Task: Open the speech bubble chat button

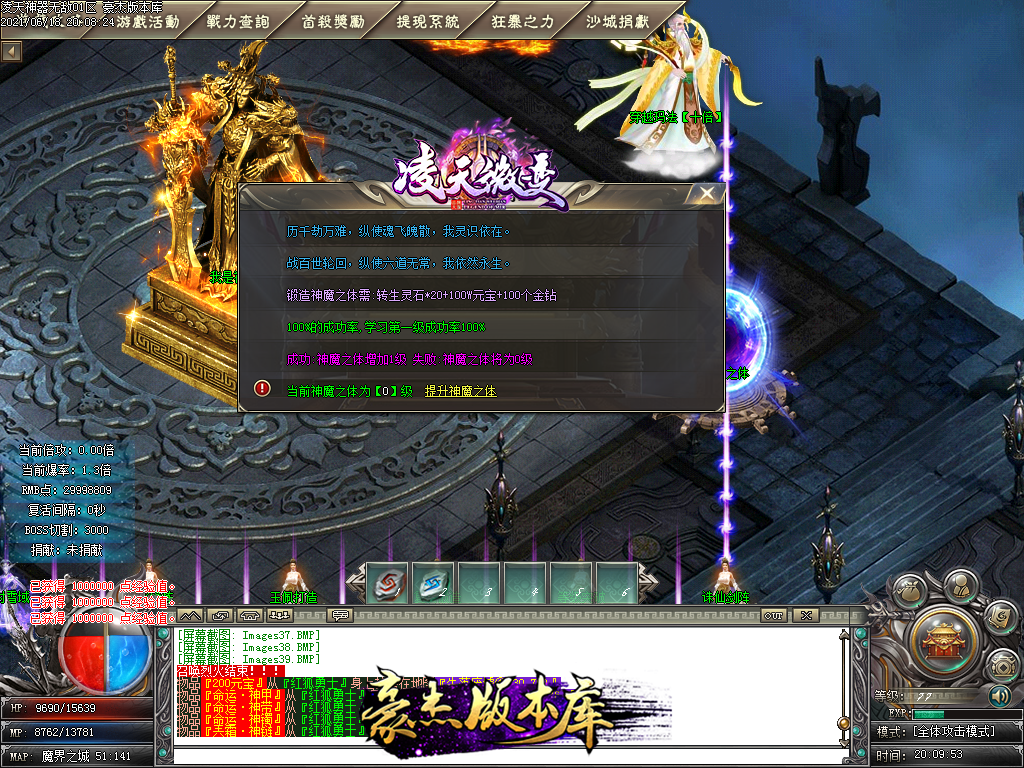Action: pyautogui.click(x=340, y=614)
